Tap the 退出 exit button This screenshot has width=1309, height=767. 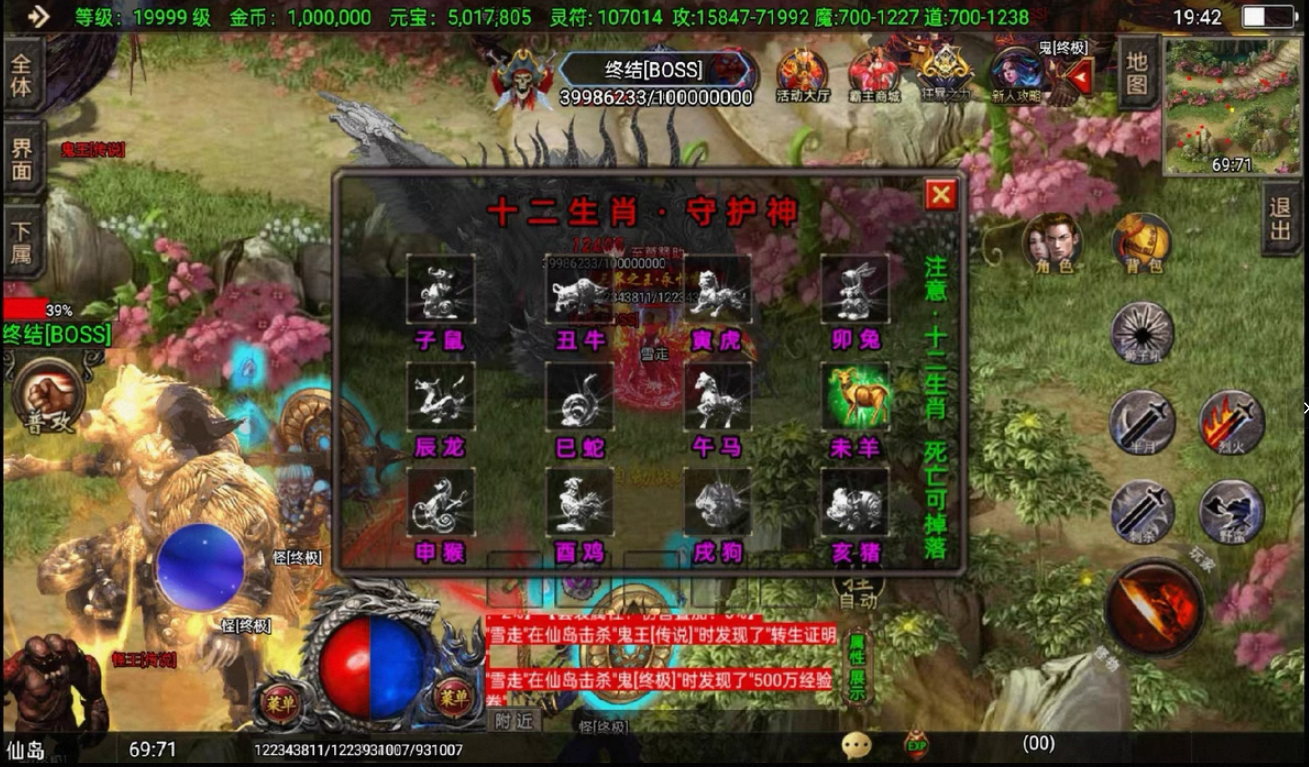coord(1281,218)
